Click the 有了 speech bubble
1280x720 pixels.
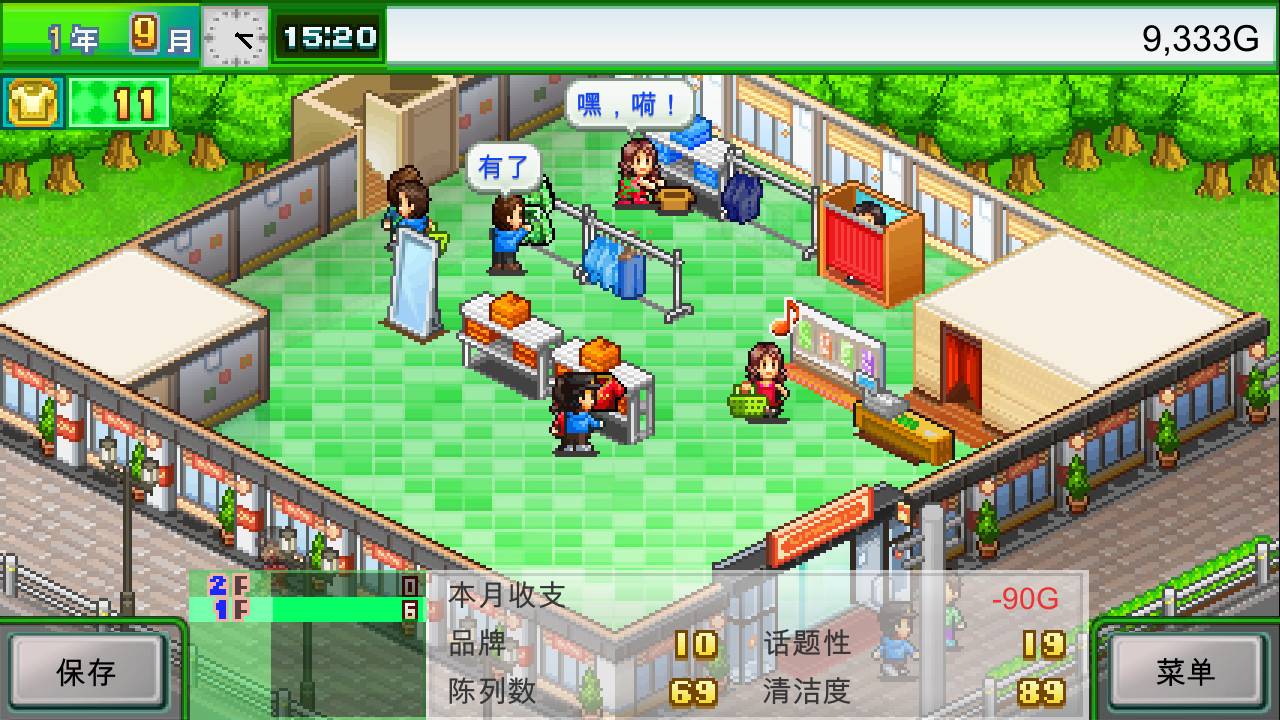(505, 166)
